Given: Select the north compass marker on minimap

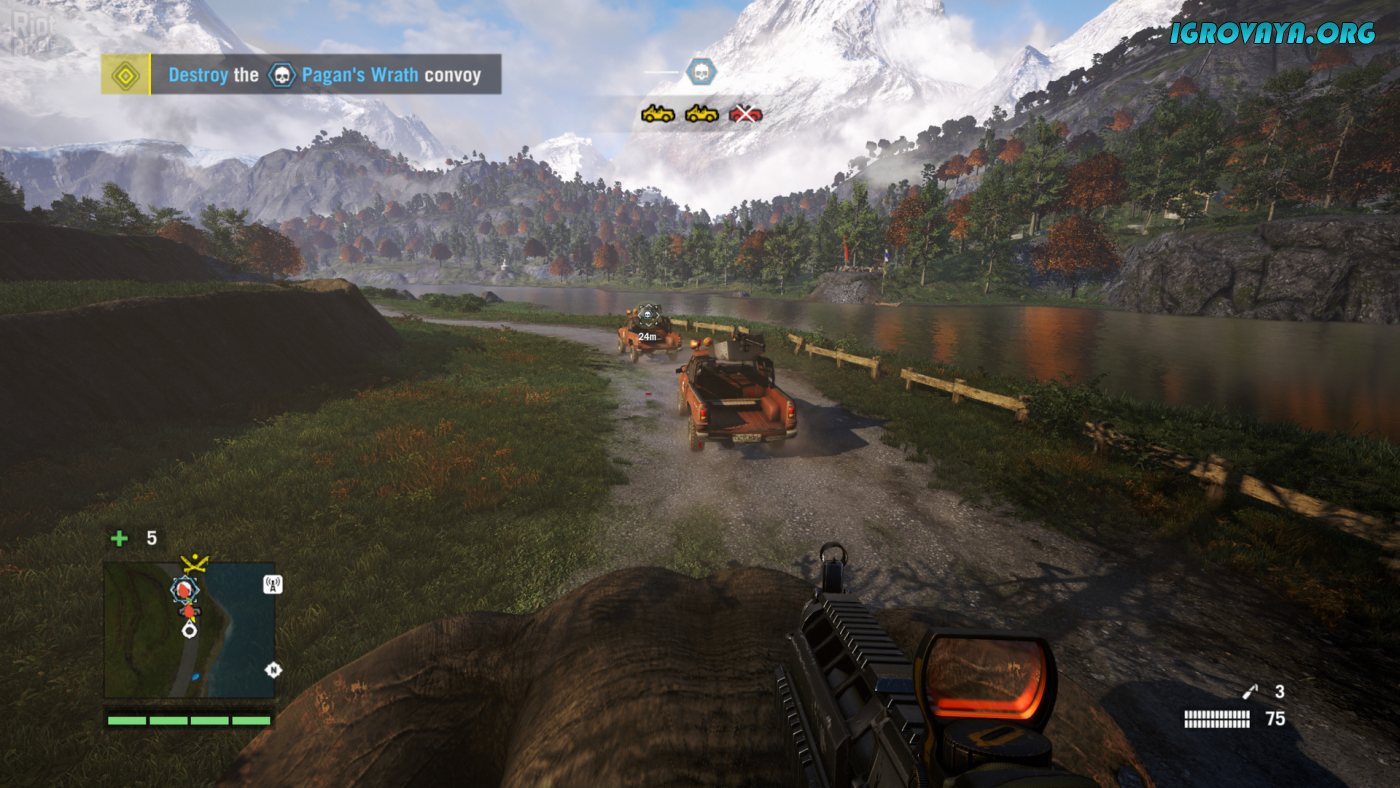Looking at the screenshot, I should point(271,670).
